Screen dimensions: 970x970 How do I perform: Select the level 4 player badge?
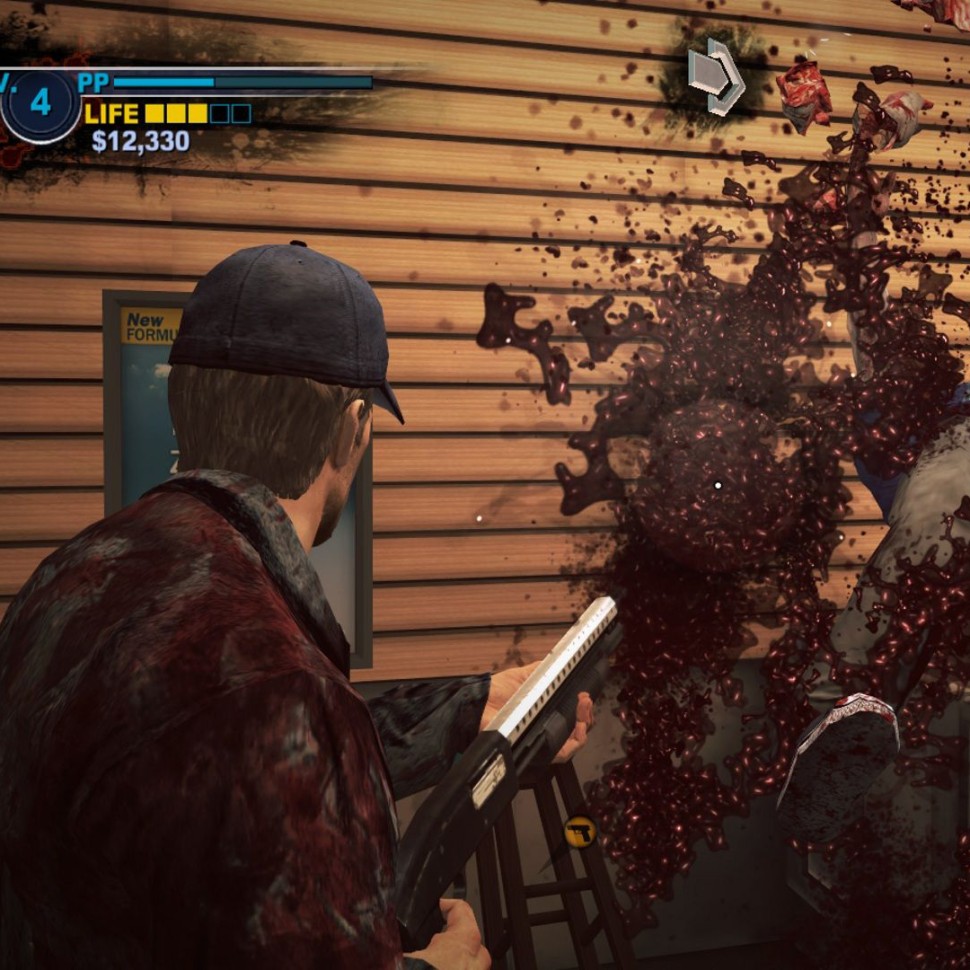tap(39, 103)
